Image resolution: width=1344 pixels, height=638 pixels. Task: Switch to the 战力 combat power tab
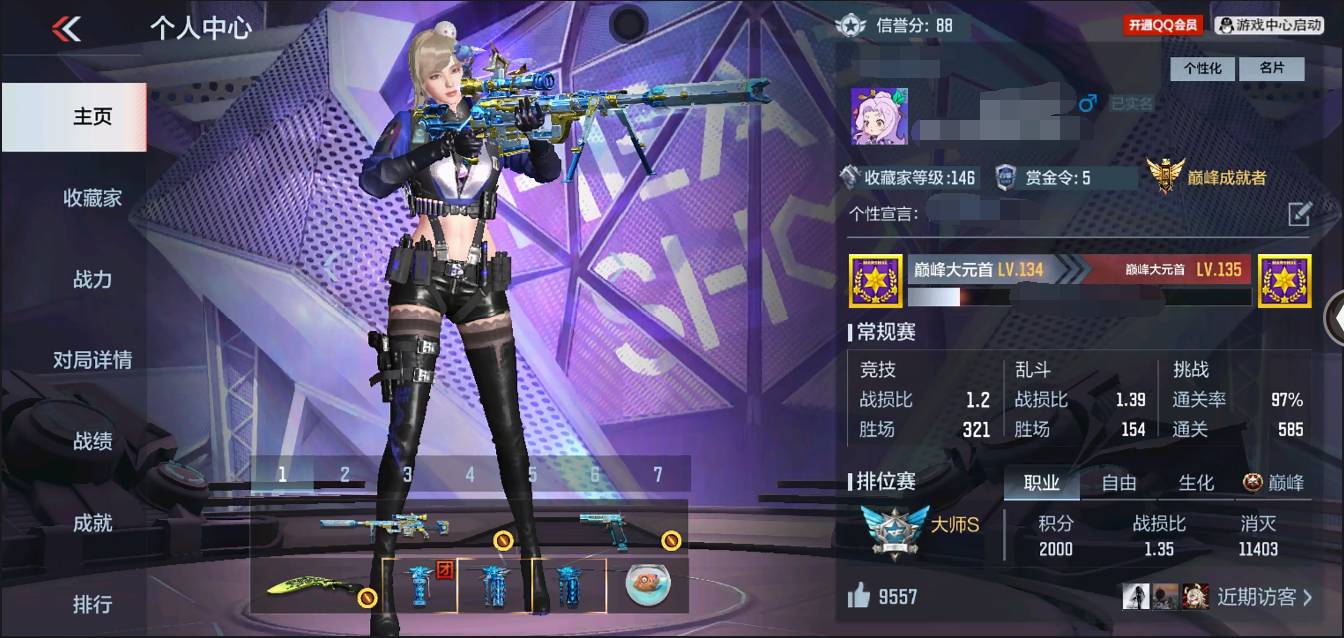click(x=92, y=279)
